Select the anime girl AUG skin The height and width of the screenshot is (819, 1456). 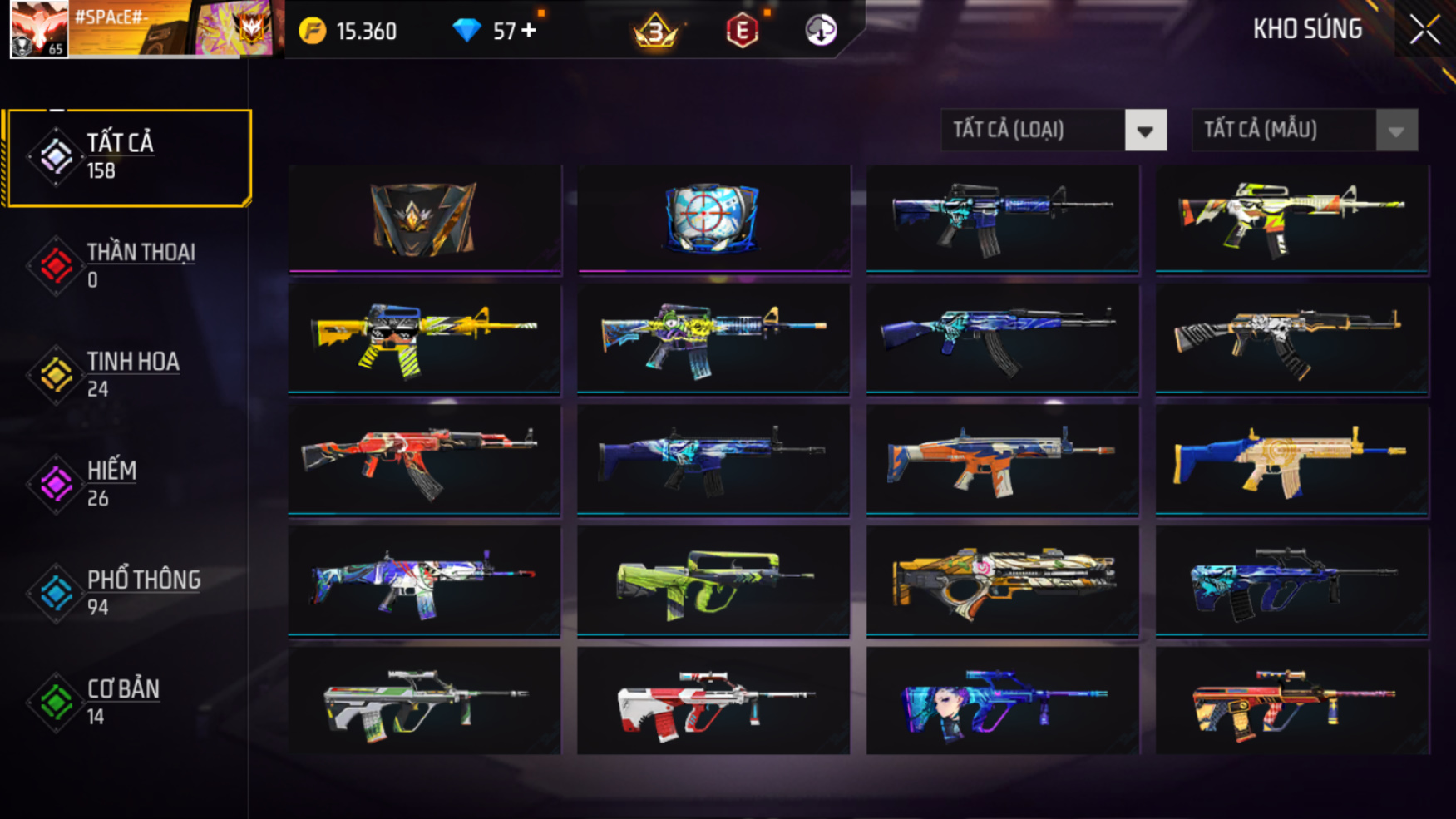tap(1002, 702)
